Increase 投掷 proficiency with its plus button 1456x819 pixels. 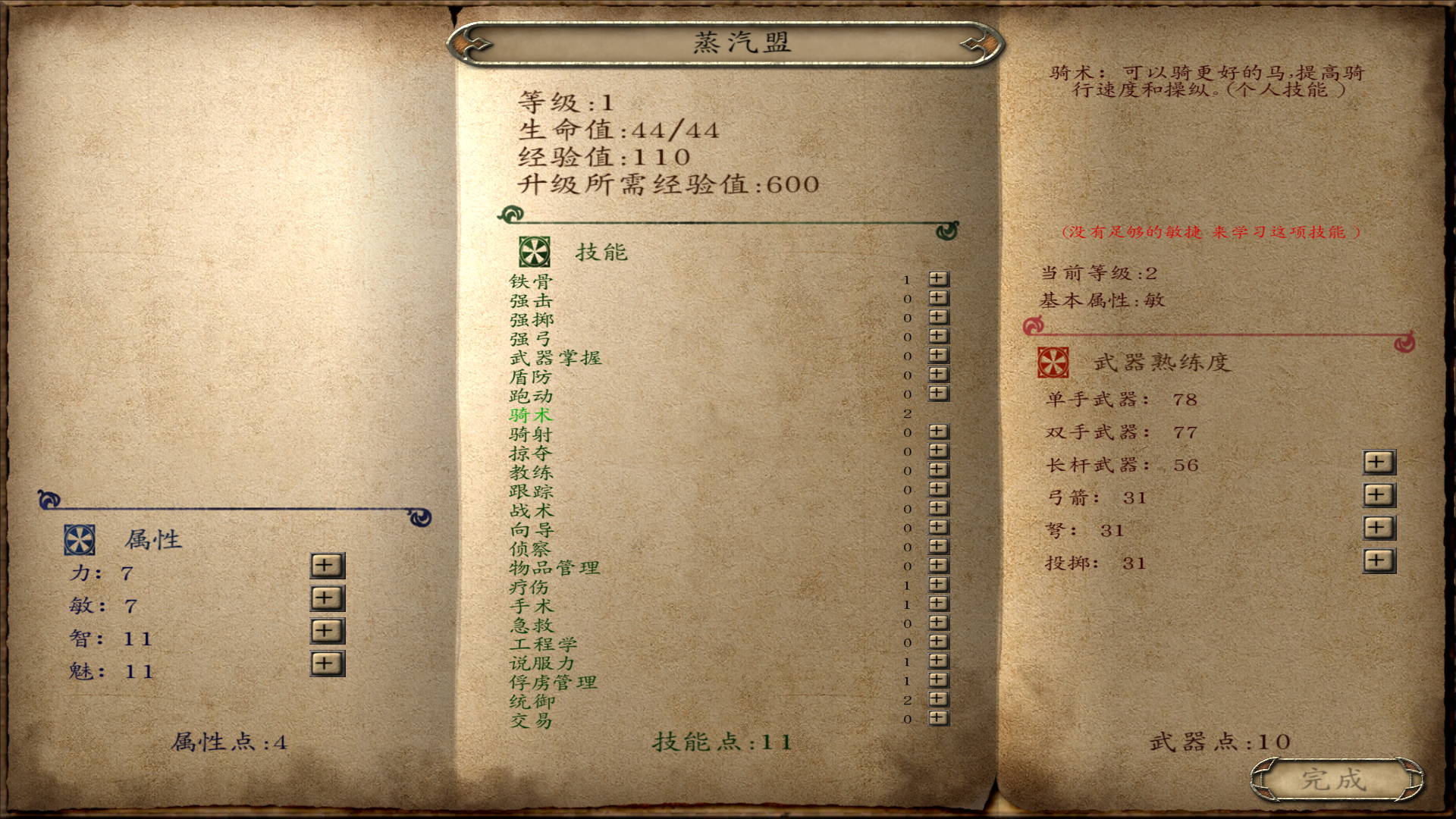1379,561
